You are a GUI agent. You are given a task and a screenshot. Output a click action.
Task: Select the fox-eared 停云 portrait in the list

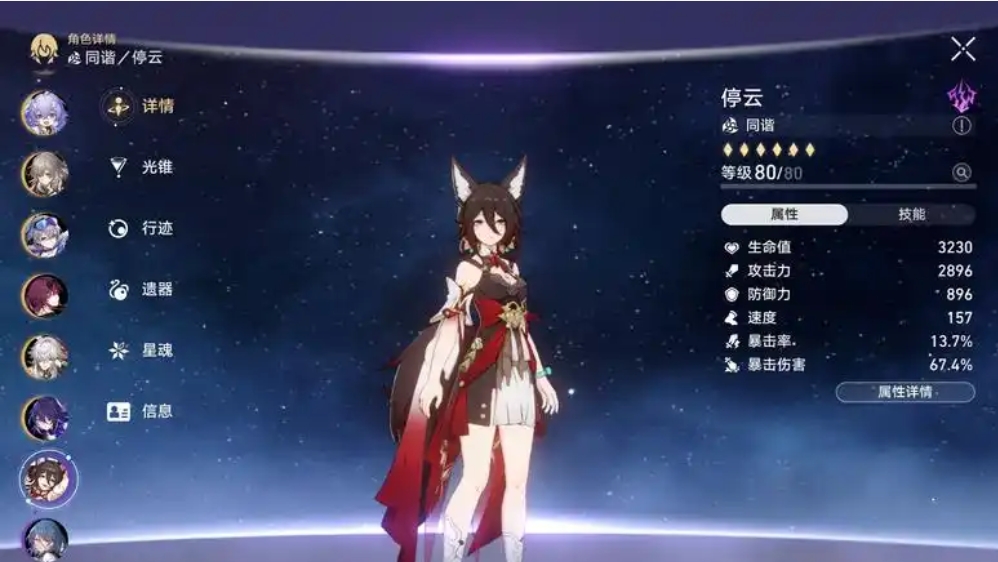tap(46, 478)
